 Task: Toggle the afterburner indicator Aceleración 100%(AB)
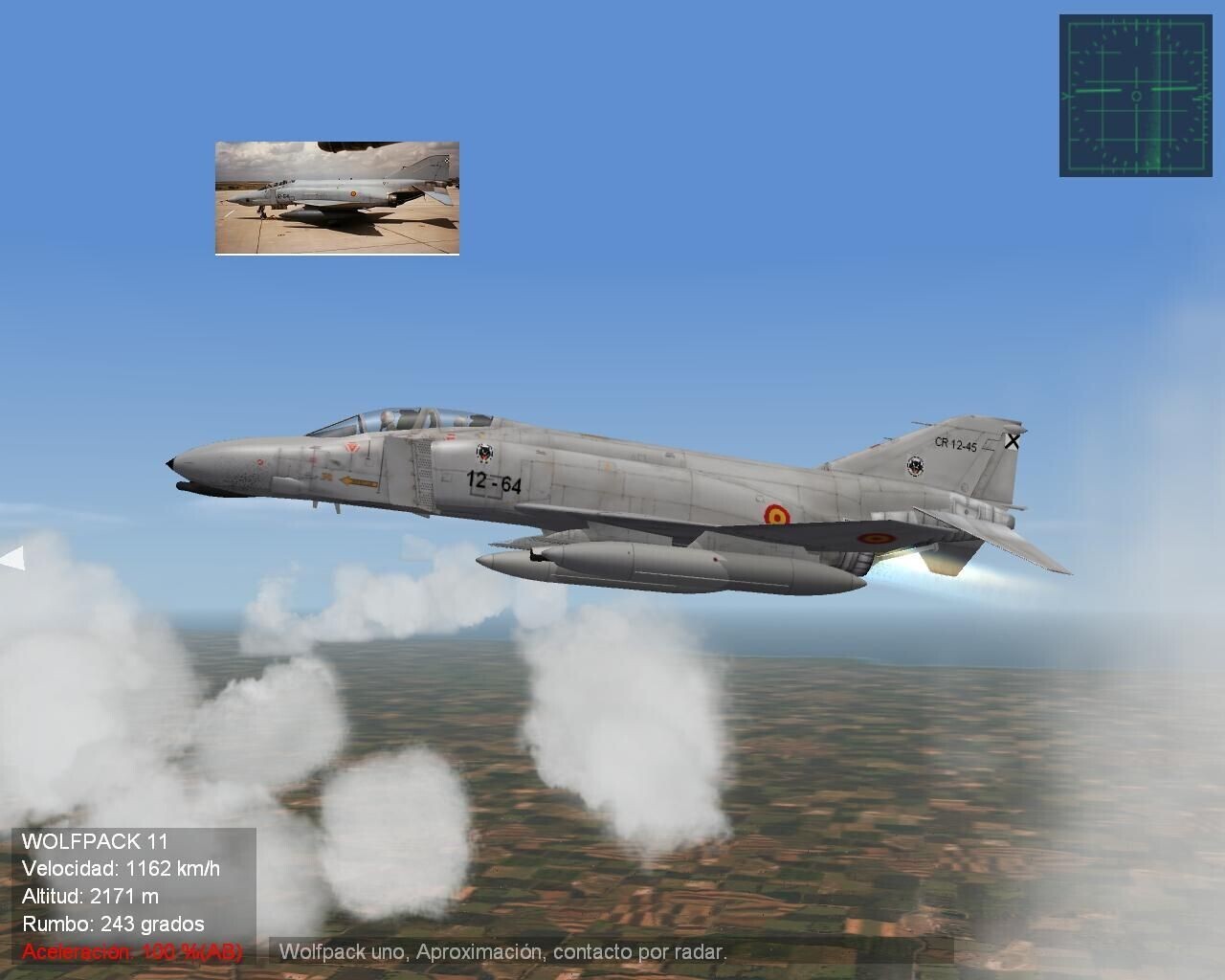click(132, 952)
